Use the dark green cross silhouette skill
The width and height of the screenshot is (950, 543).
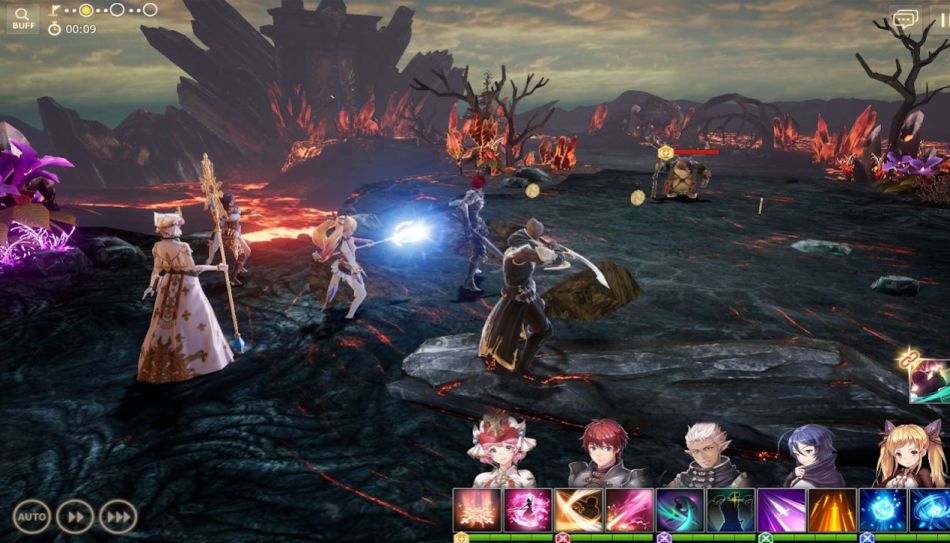point(731,510)
